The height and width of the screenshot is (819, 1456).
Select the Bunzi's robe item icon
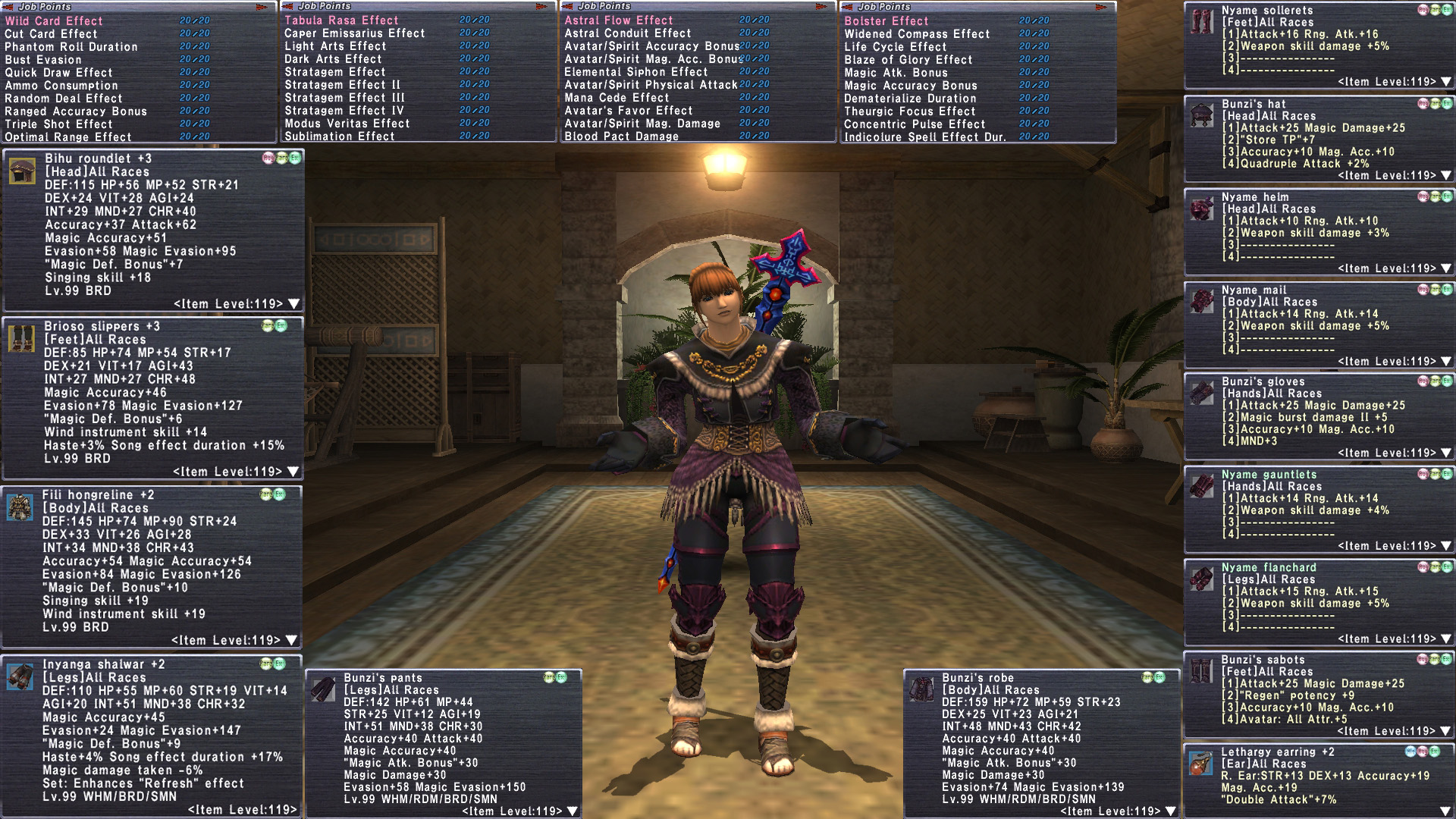tap(921, 689)
